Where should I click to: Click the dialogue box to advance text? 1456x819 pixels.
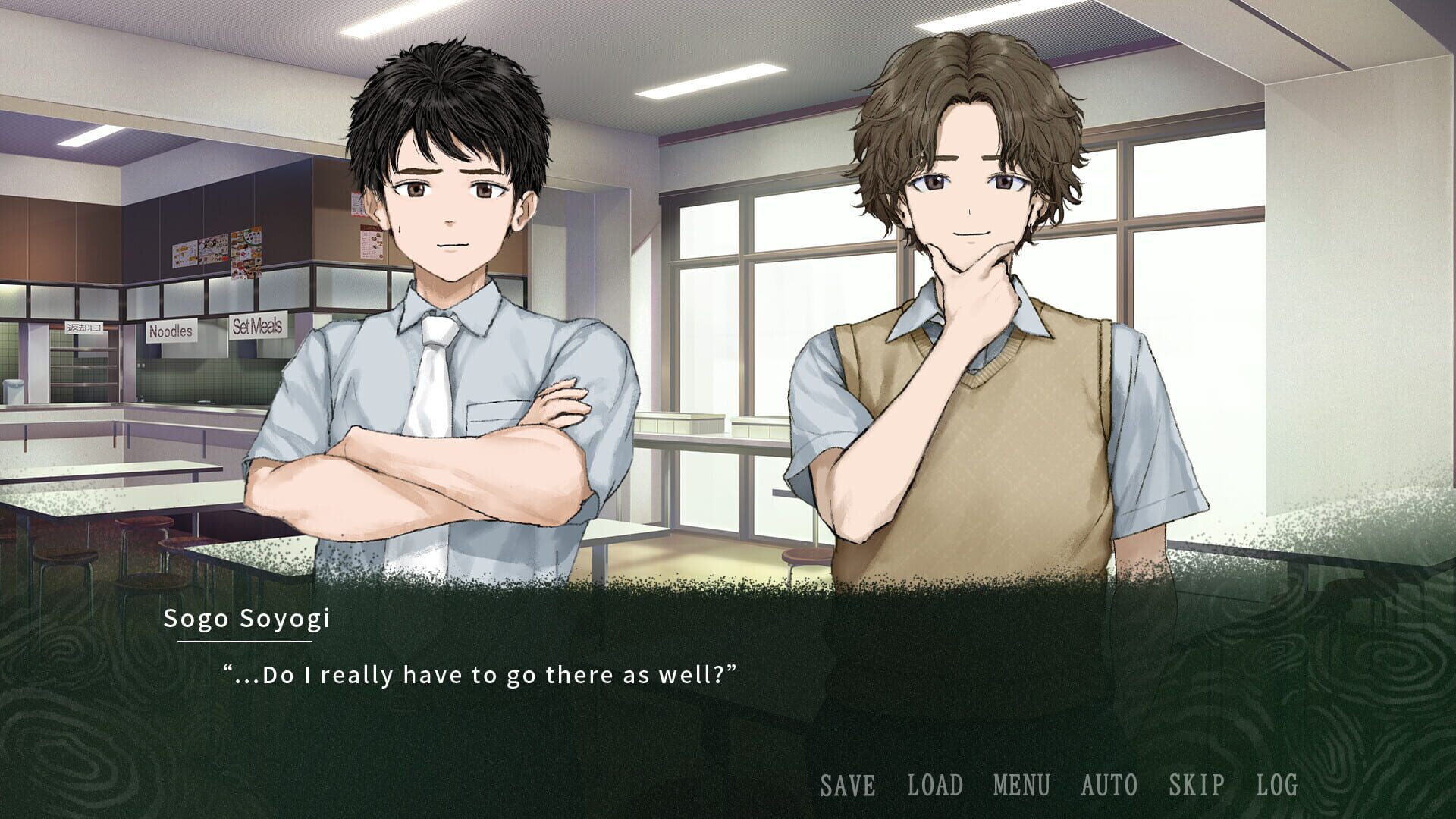point(728,682)
